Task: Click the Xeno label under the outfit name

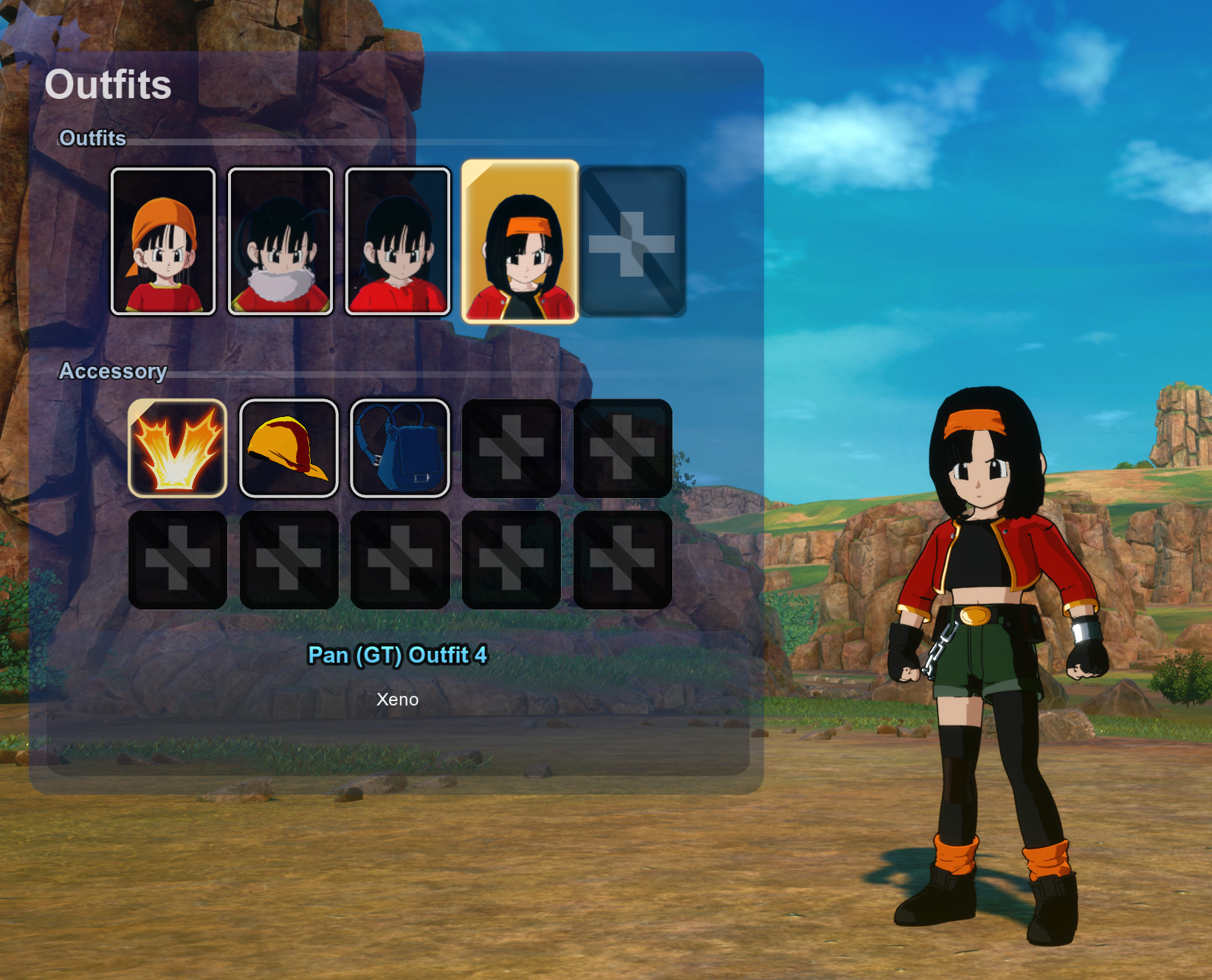Action: 399,700
